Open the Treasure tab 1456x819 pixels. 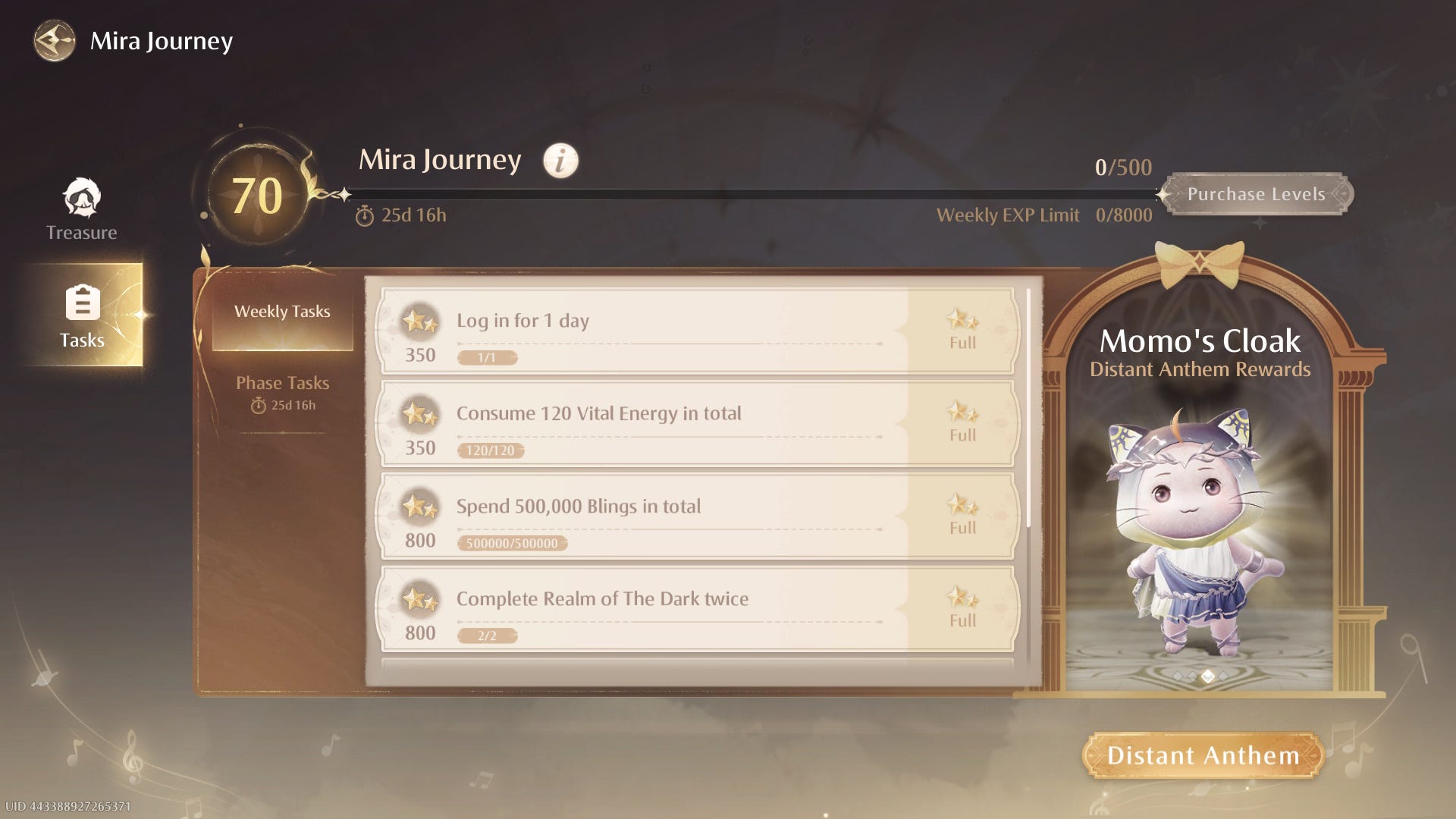(x=82, y=210)
